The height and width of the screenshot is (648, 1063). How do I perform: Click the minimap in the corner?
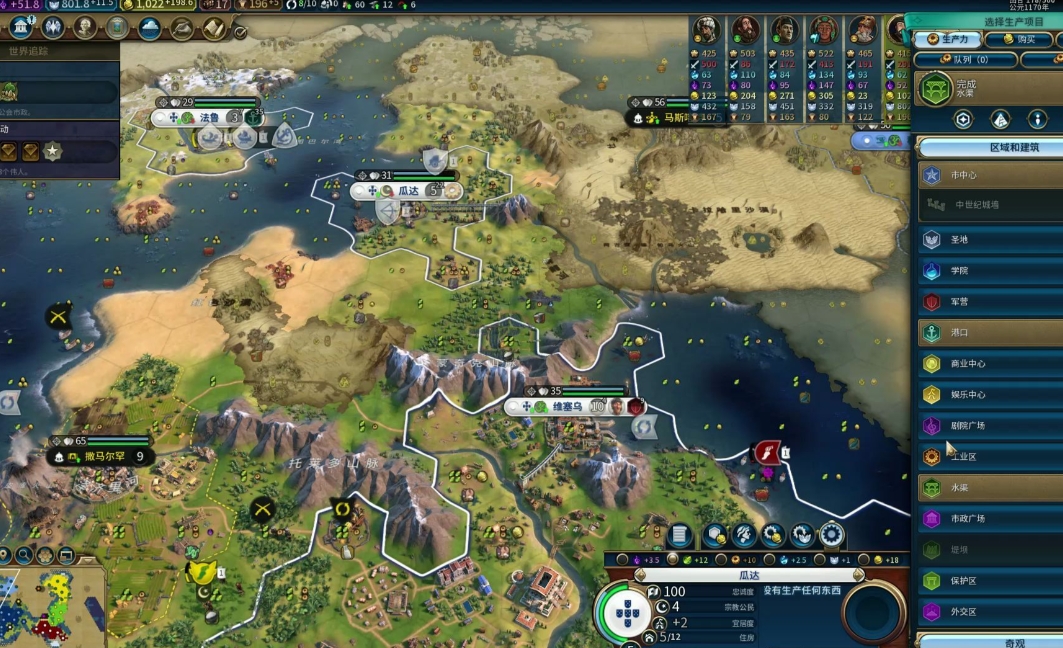pyautogui.click(x=52, y=605)
